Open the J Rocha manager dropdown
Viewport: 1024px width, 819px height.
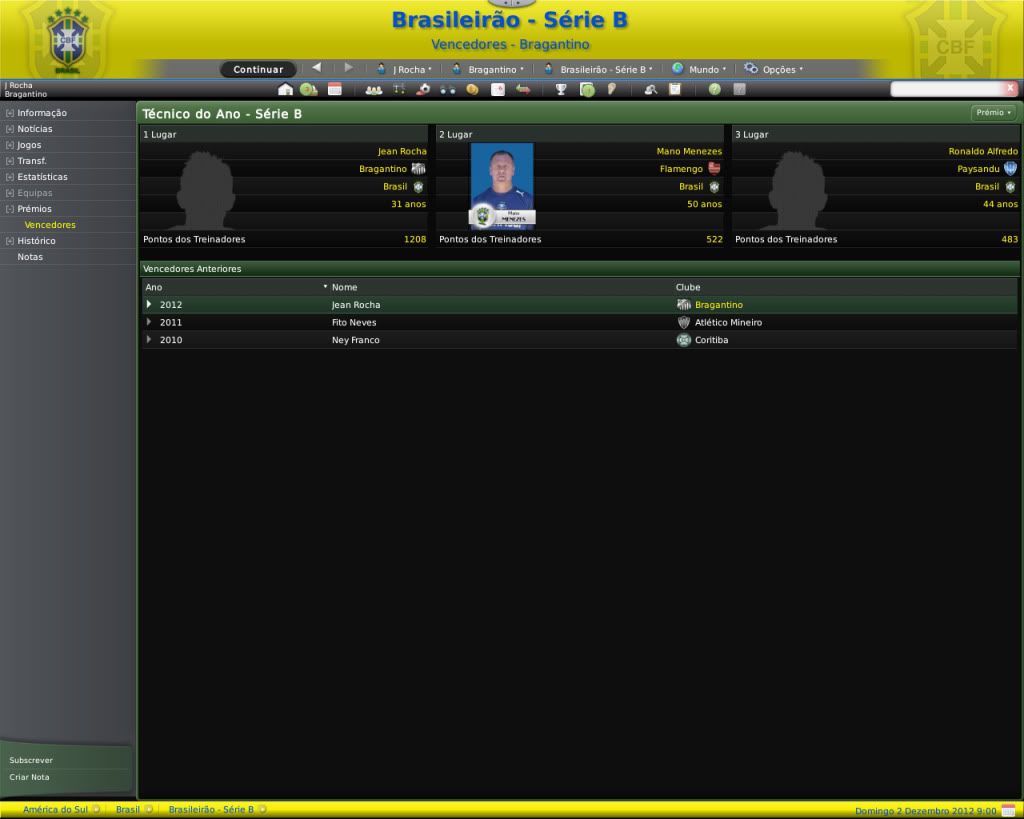405,70
